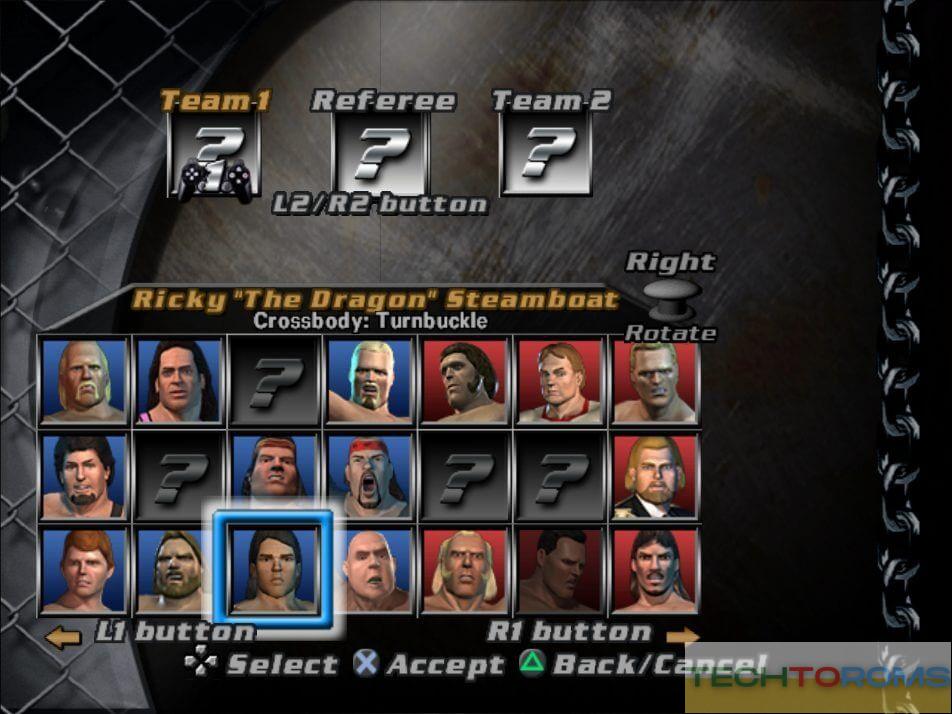Select the Team 1 slot

(213, 155)
